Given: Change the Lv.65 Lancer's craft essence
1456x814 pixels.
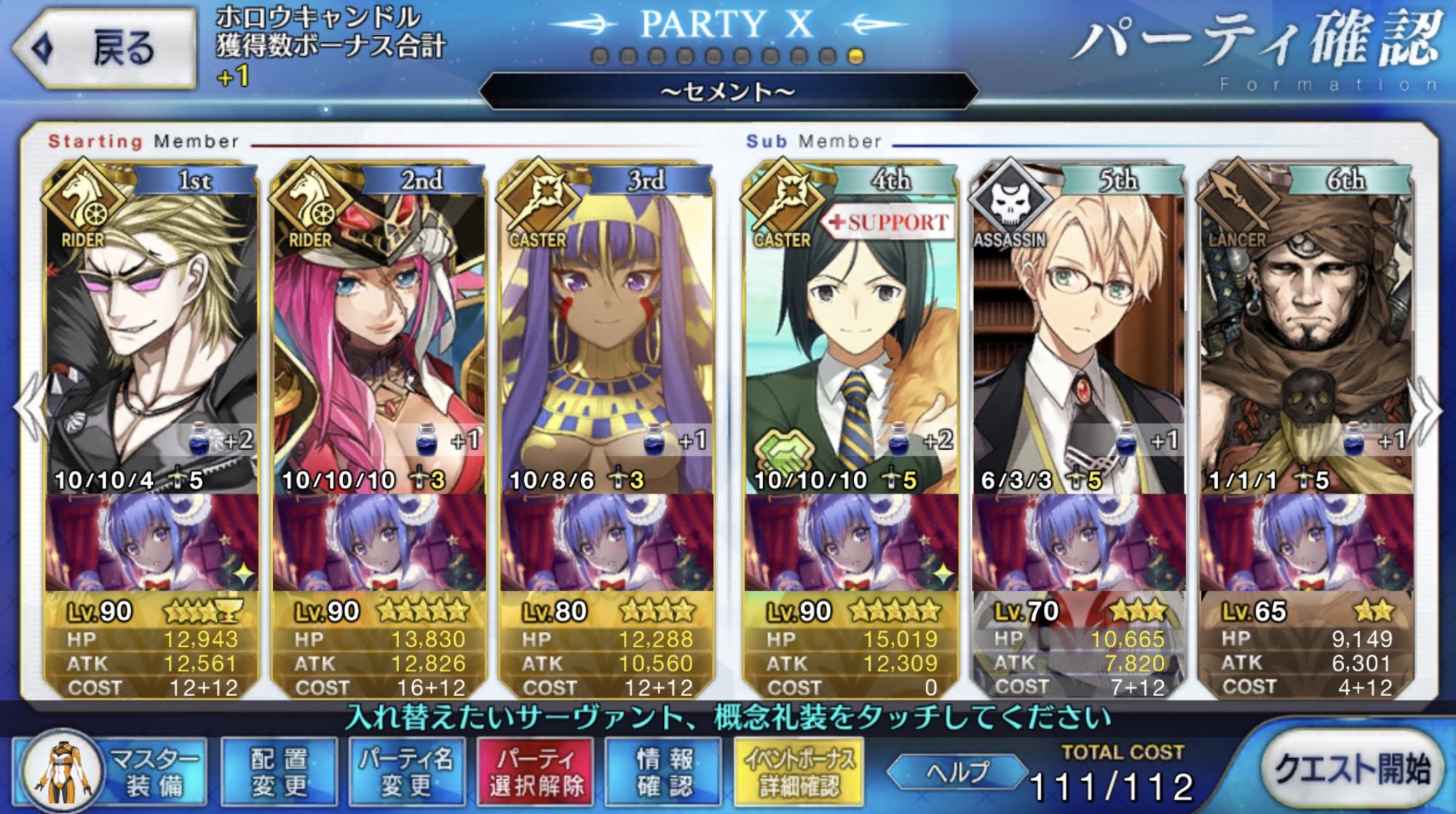Looking at the screenshot, I should pos(1307,542).
